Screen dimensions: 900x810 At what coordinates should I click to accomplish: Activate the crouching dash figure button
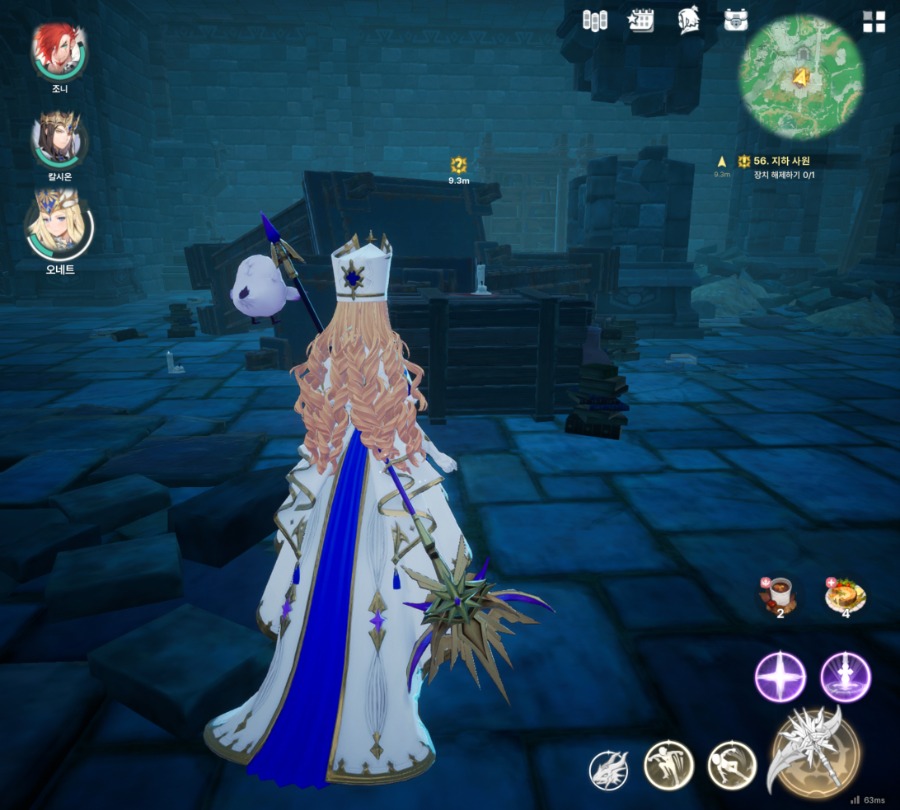pos(732,765)
